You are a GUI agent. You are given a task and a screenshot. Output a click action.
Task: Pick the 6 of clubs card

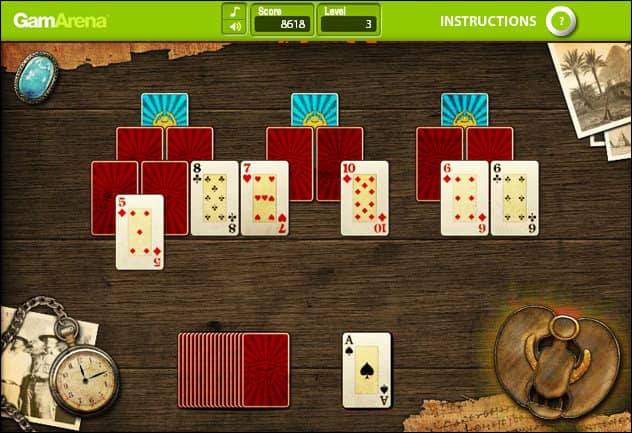[514, 198]
